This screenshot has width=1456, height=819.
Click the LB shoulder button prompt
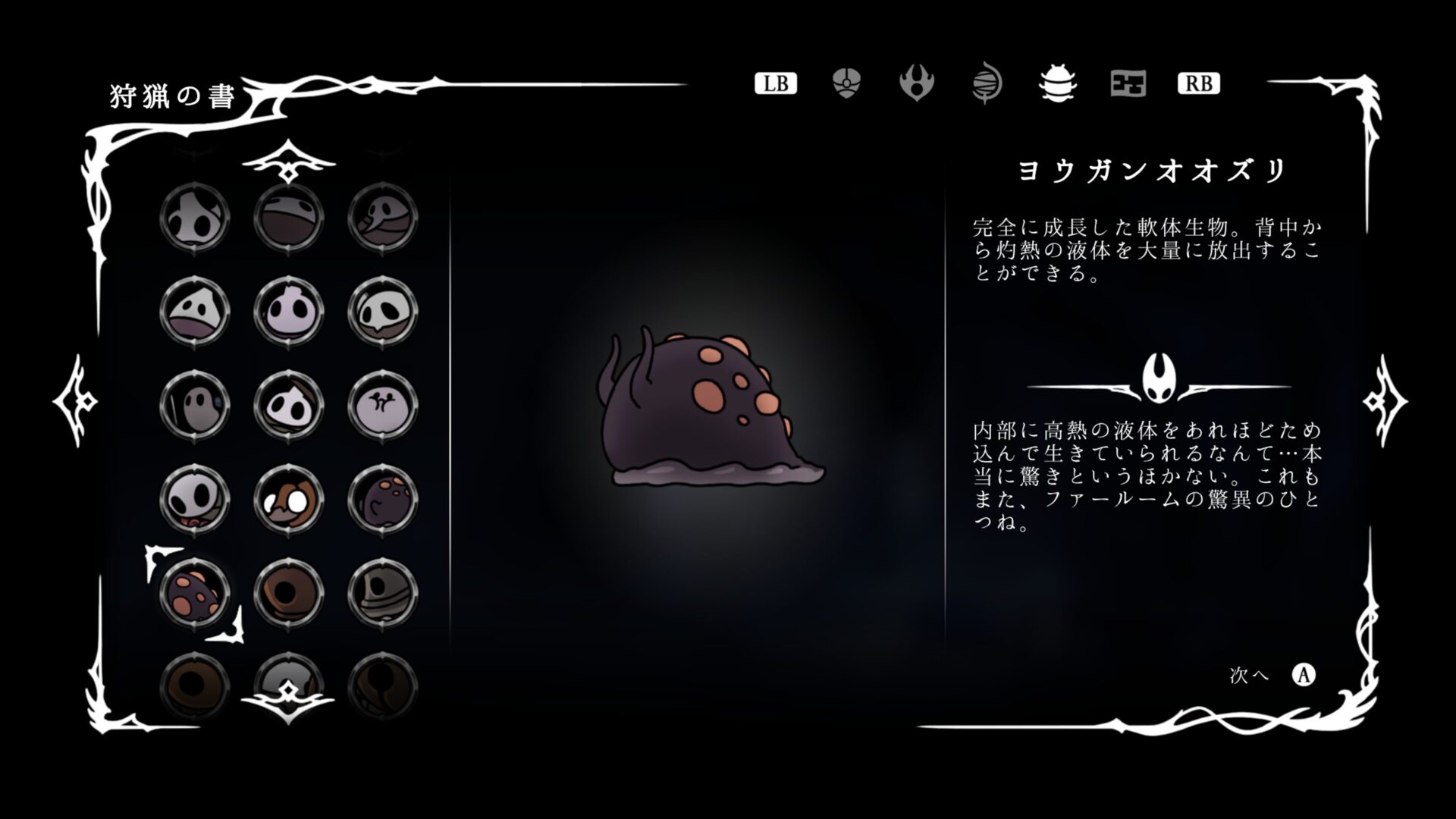[x=777, y=83]
